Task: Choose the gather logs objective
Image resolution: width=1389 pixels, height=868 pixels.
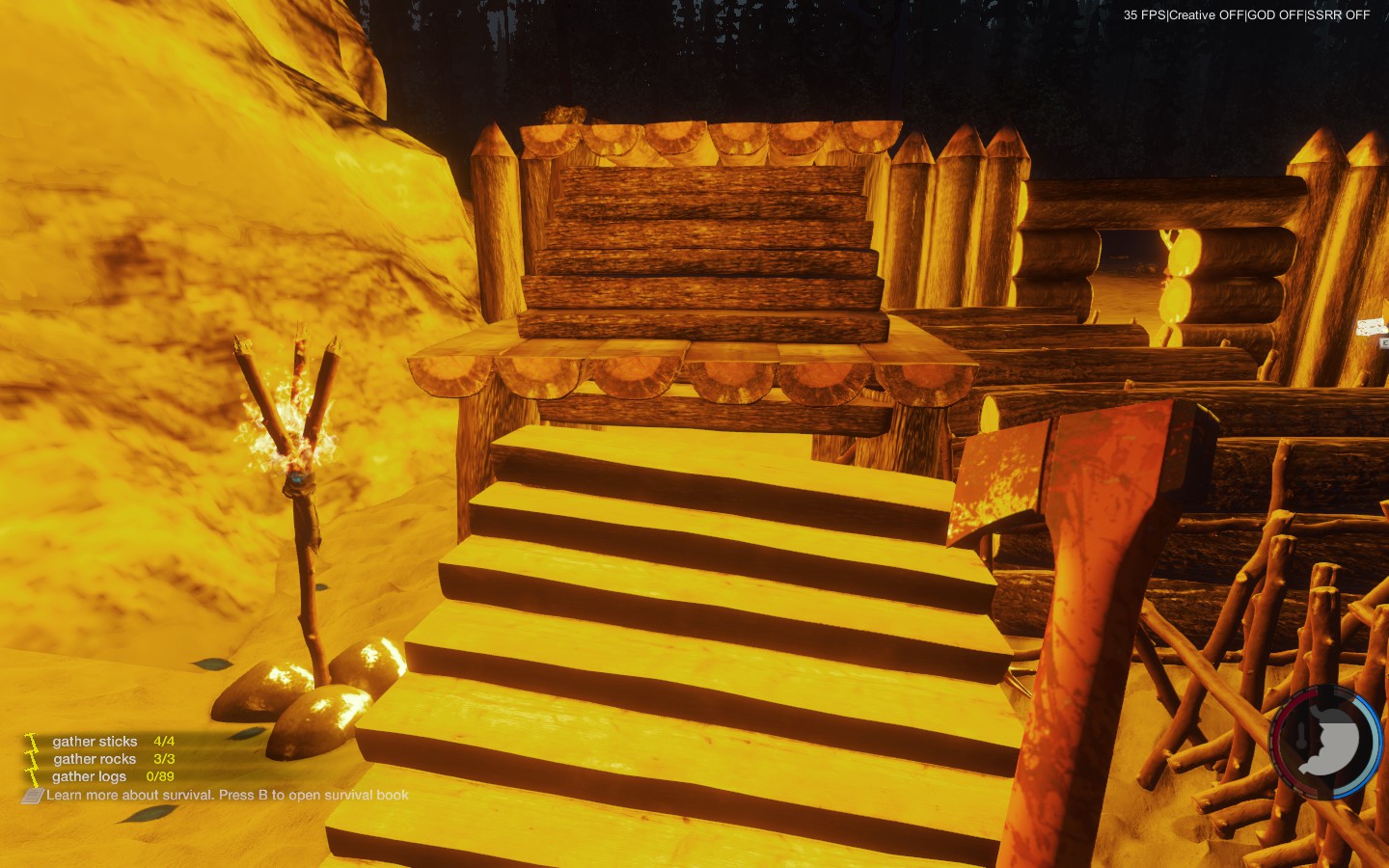Action: tap(90, 776)
